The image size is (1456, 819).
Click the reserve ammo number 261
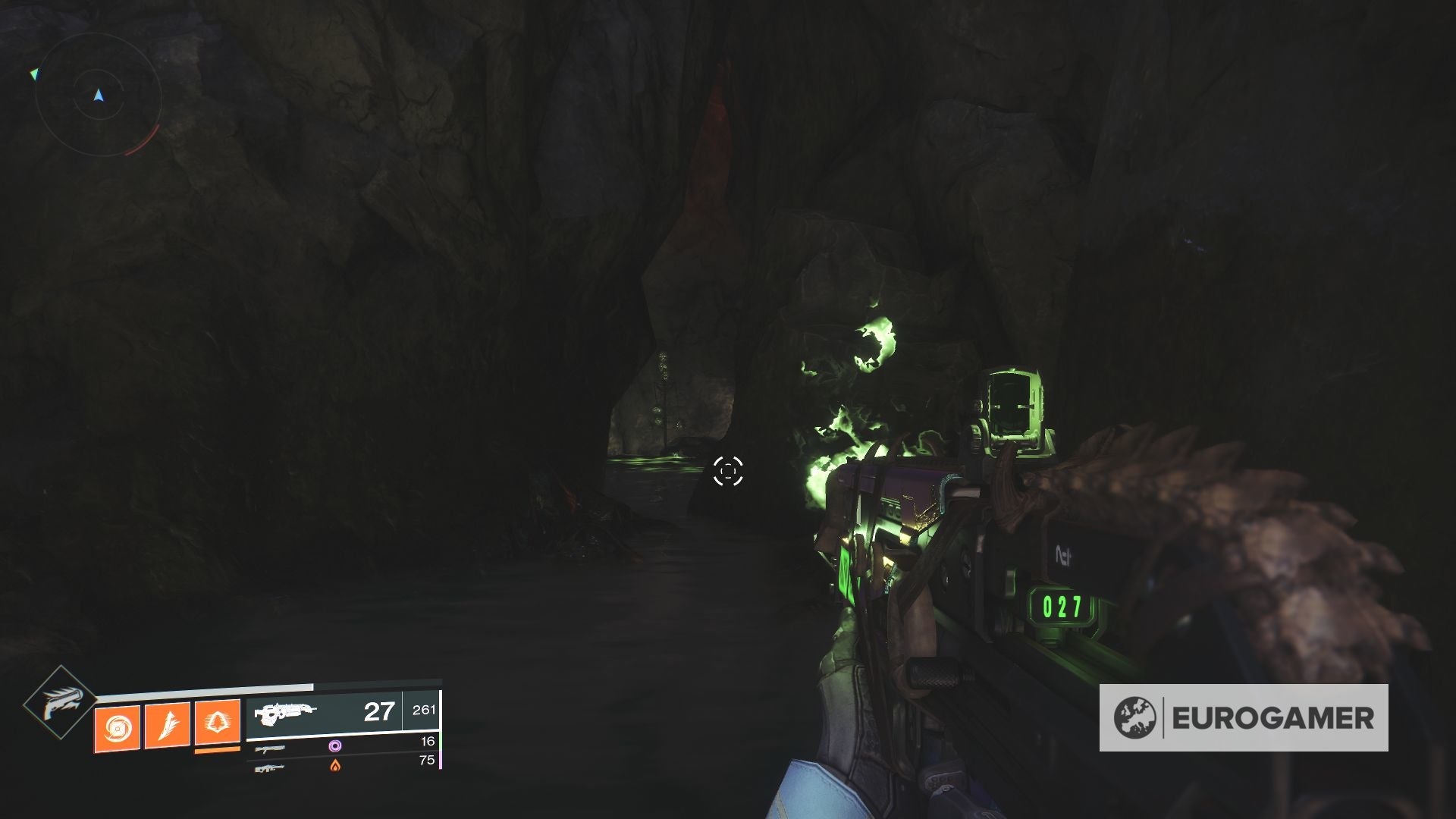(x=423, y=710)
